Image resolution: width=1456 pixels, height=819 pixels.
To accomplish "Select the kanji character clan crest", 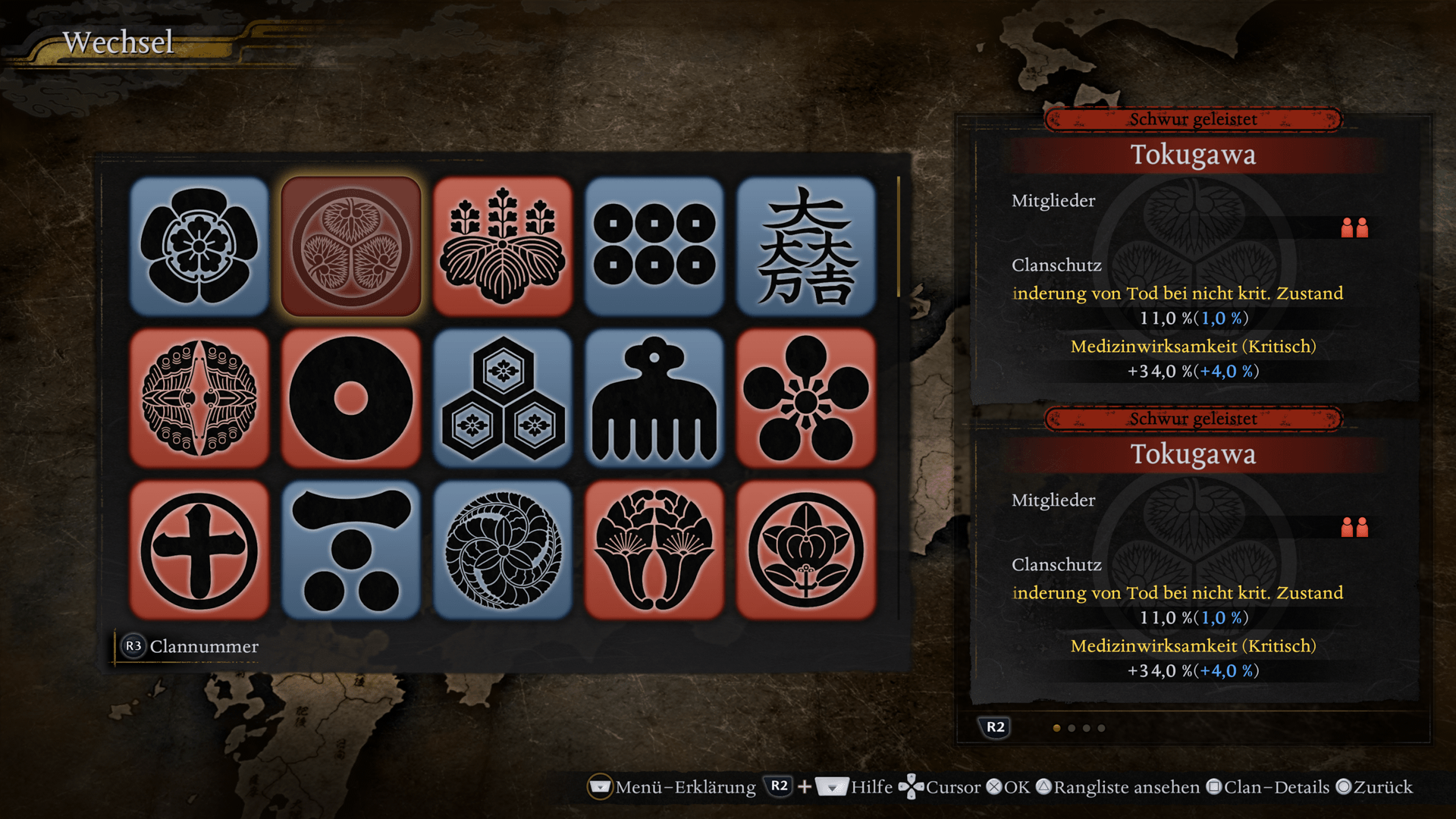I will tap(806, 246).
